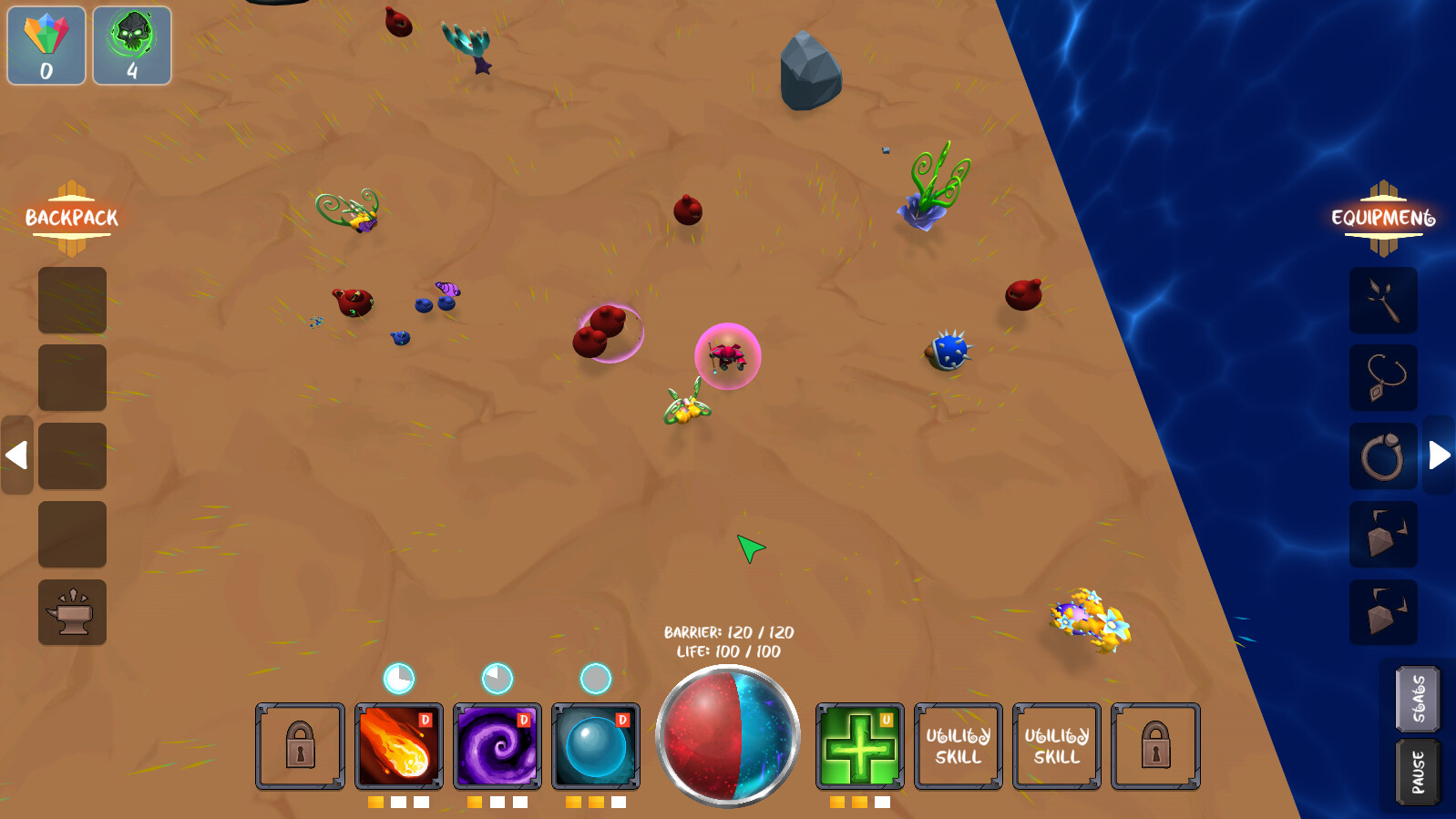Select the wand equipment slot
This screenshot has height=819, width=1456.
click(x=1384, y=301)
